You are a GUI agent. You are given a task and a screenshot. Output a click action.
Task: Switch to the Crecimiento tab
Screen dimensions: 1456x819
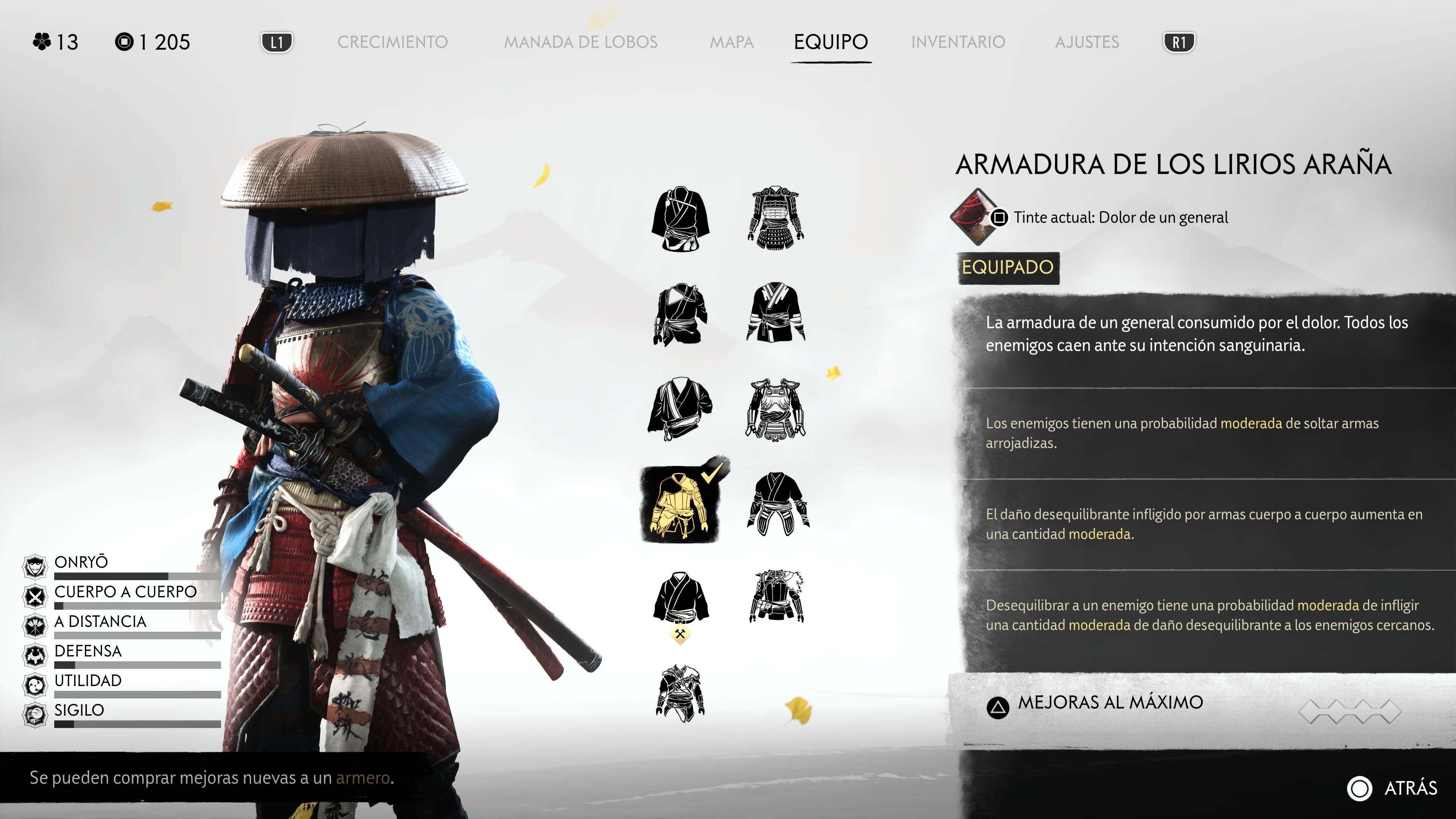tap(392, 42)
